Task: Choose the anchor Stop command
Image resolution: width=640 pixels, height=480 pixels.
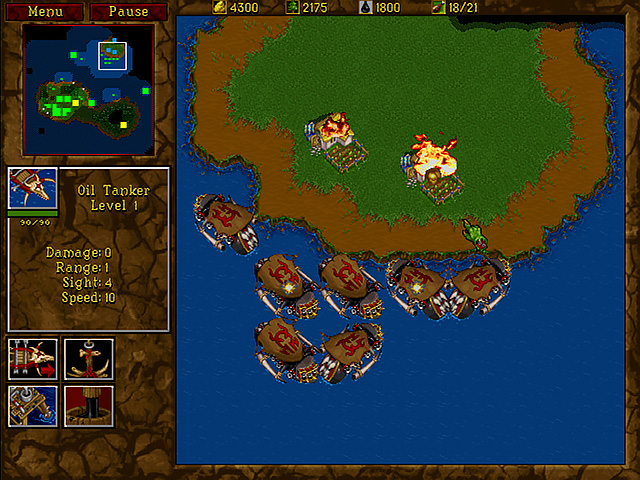Action: (x=89, y=358)
